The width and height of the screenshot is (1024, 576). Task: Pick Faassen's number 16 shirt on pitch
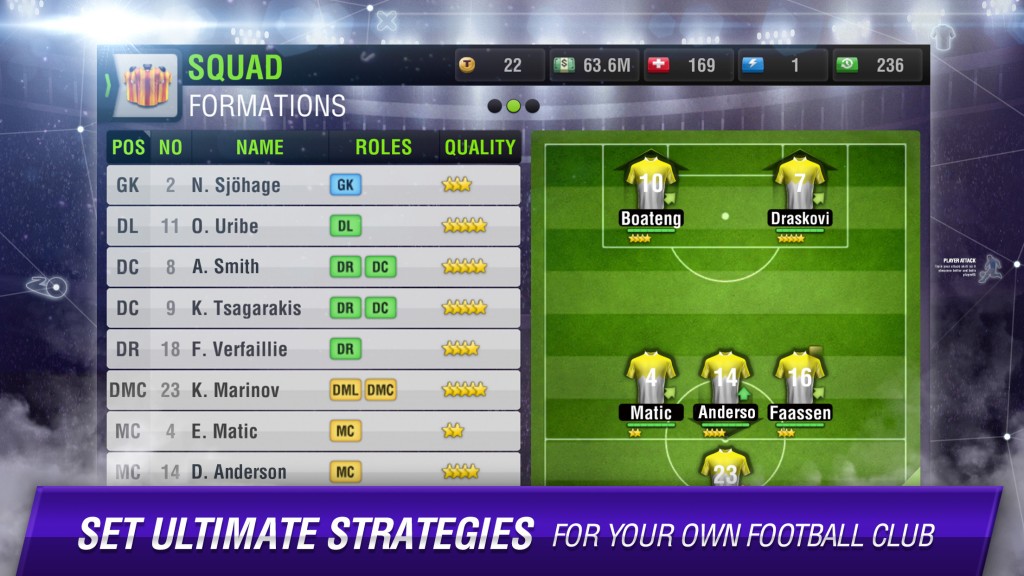pos(800,377)
